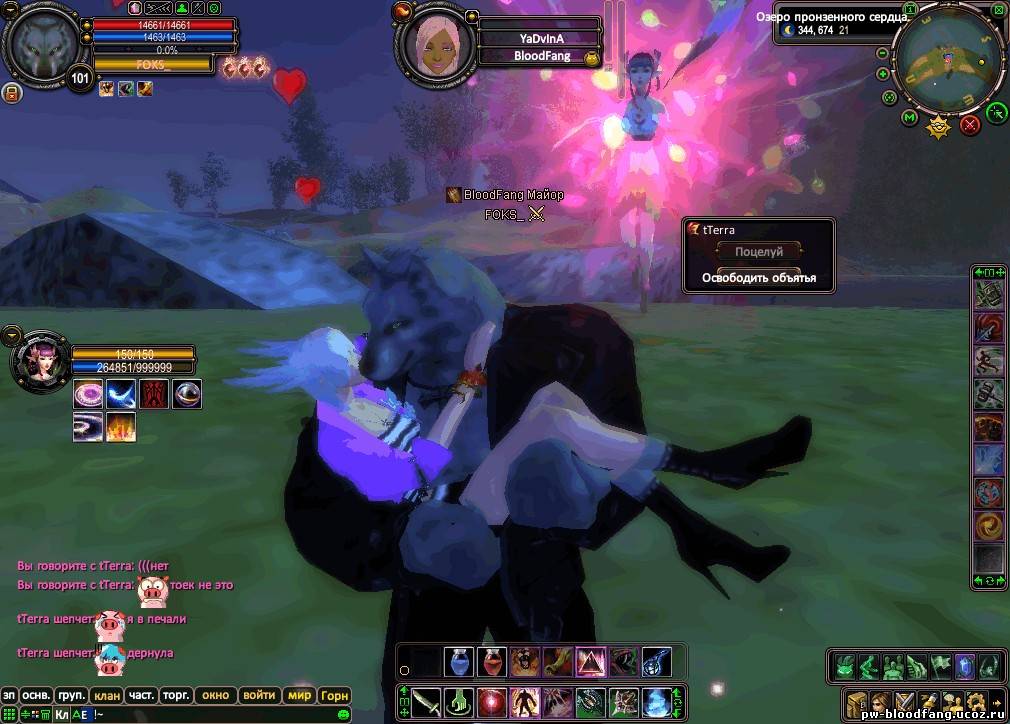
Task: Activate the glowing pink triangle skill
Action: click(x=591, y=661)
